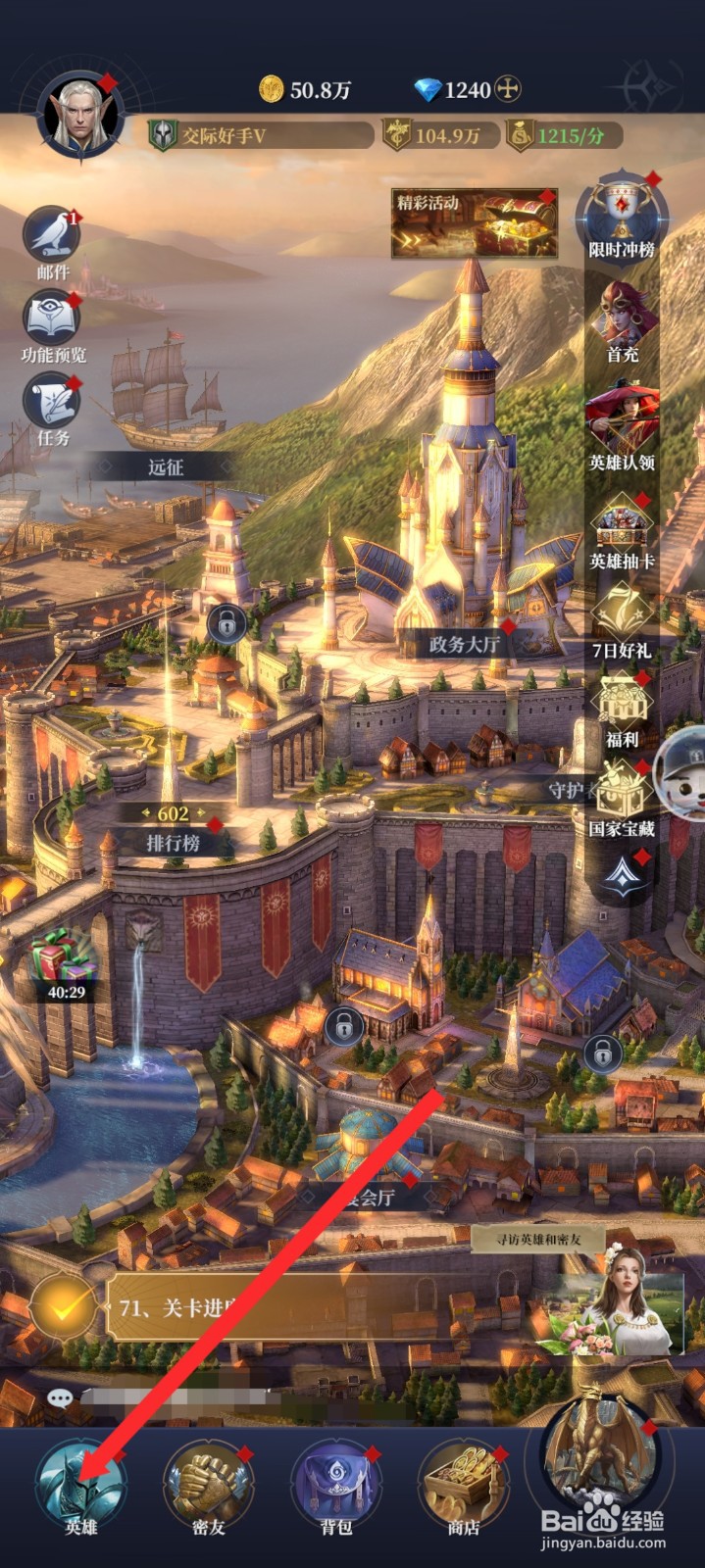Open the 7日好礼 seven-day gifts
Viewport: 705px width, 1568px height.
pos(622,617)
